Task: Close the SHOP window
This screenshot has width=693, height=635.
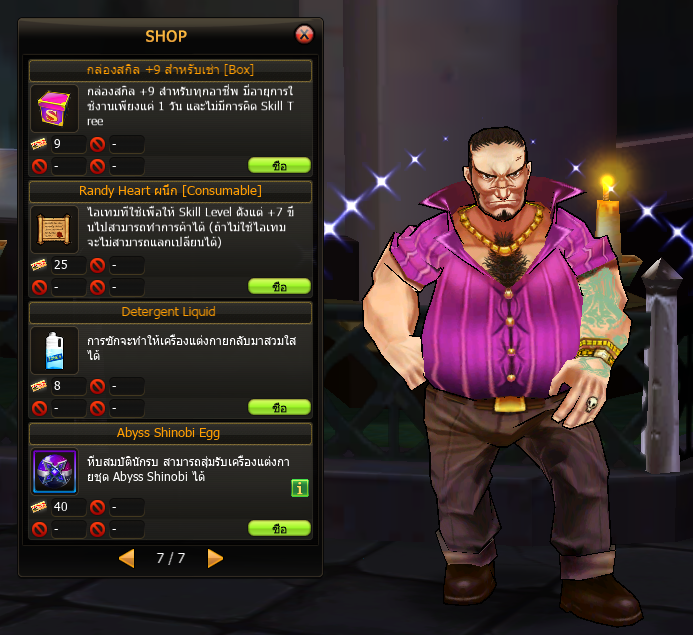Action: [x=305, y=35]
